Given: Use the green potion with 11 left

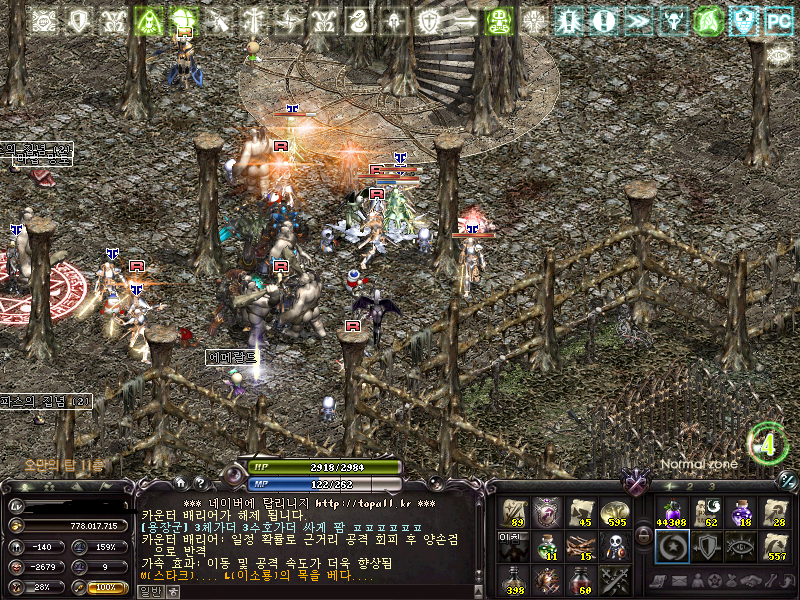Looking at the screenshot, I should 547,546.
